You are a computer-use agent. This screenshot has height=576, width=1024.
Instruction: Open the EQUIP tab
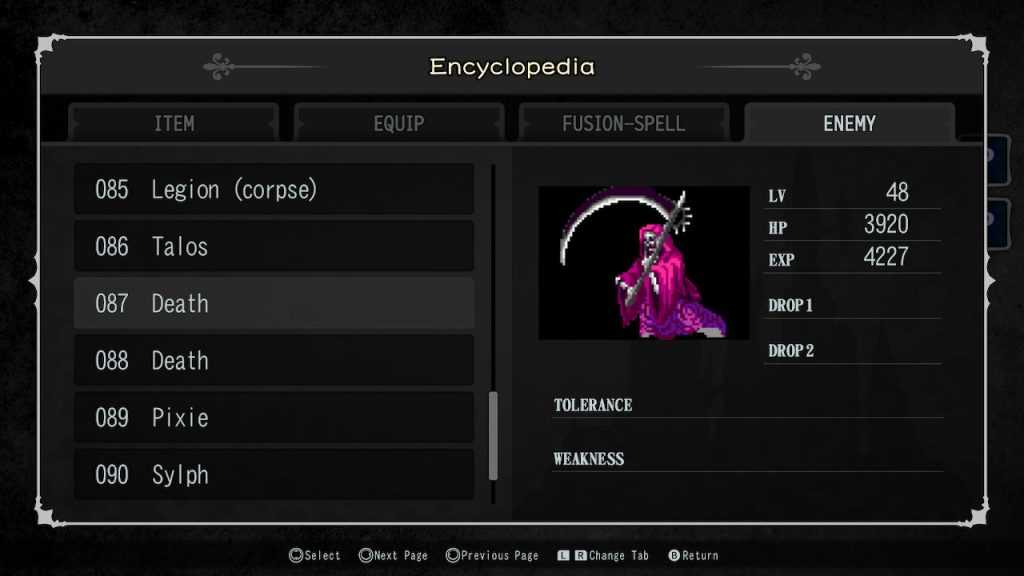point(399,124)
